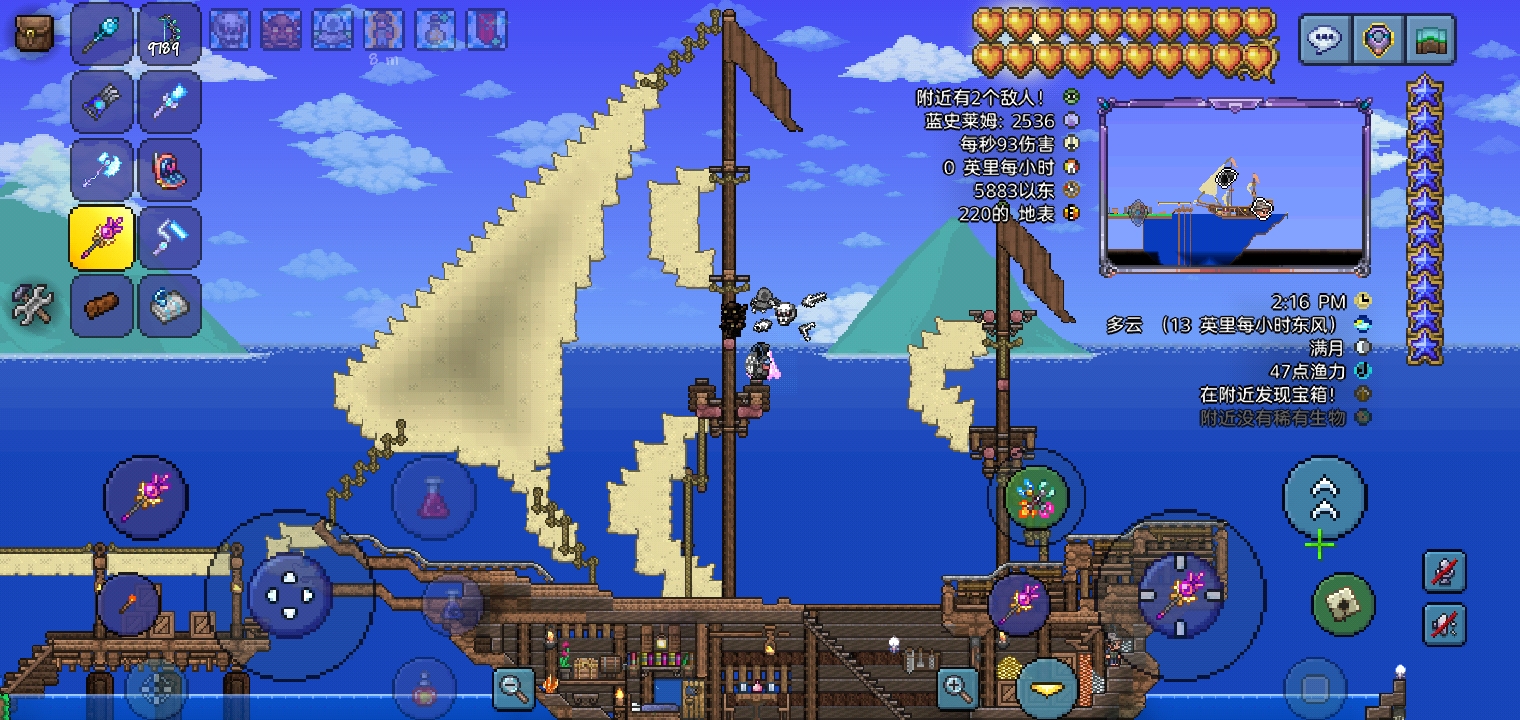
Task: Zoom out with the minus magnifier
Action: tap(515, 687)
